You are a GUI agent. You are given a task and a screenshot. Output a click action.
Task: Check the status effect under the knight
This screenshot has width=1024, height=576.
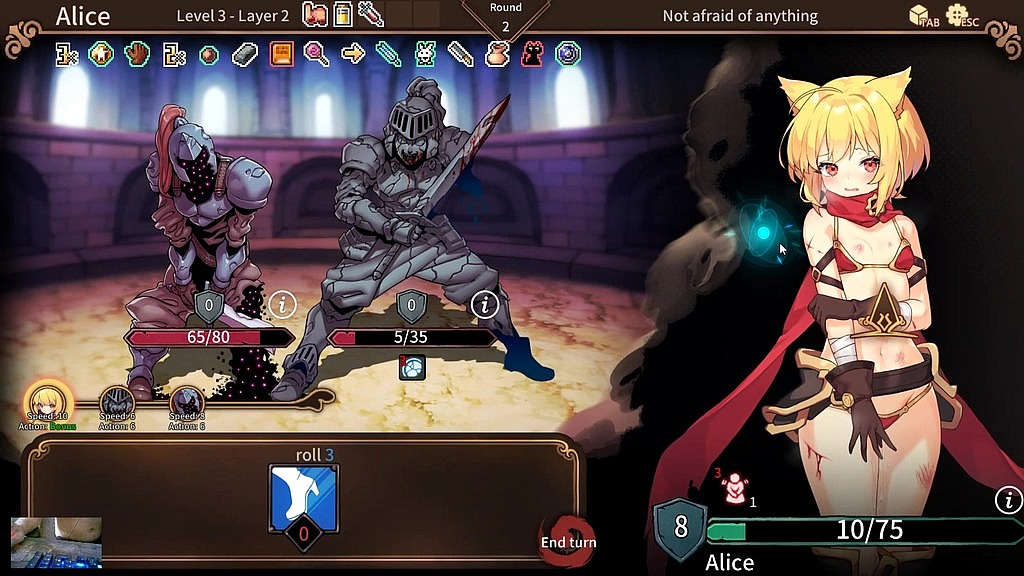(411, 367)
